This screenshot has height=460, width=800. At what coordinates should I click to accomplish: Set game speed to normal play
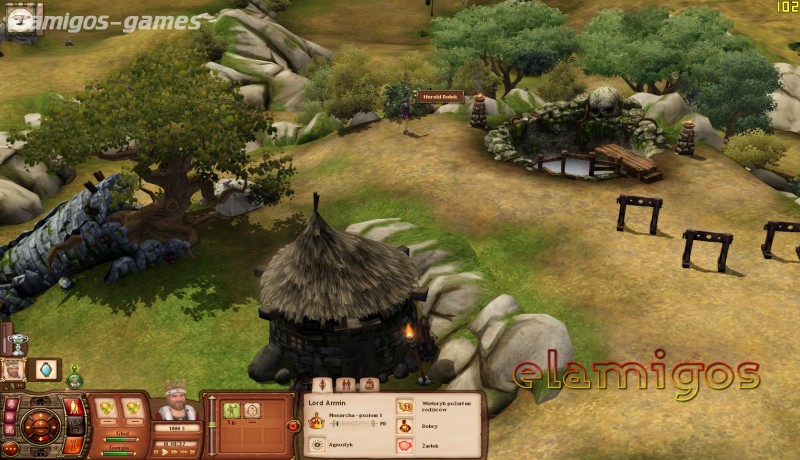coord(167,452)
